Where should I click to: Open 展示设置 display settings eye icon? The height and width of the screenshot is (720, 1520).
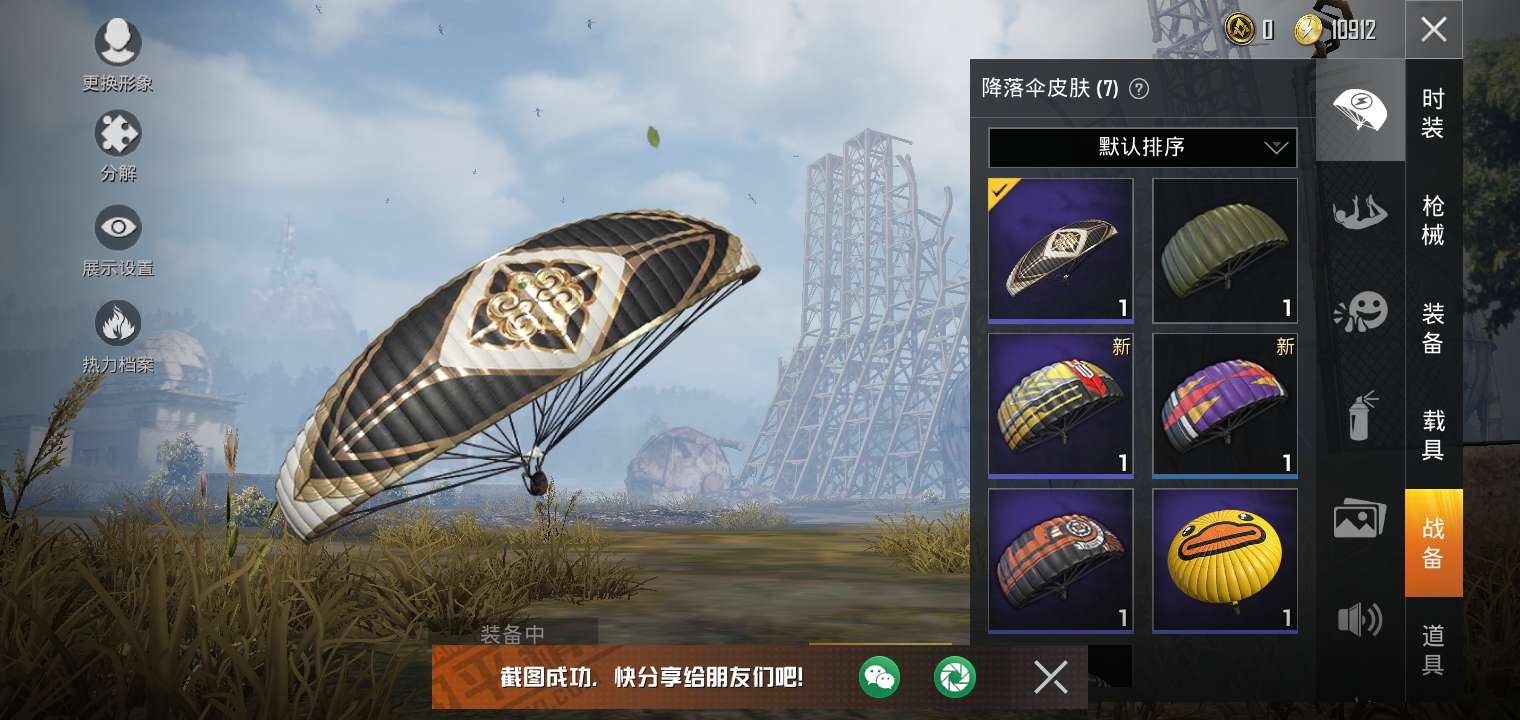[118, 228]
